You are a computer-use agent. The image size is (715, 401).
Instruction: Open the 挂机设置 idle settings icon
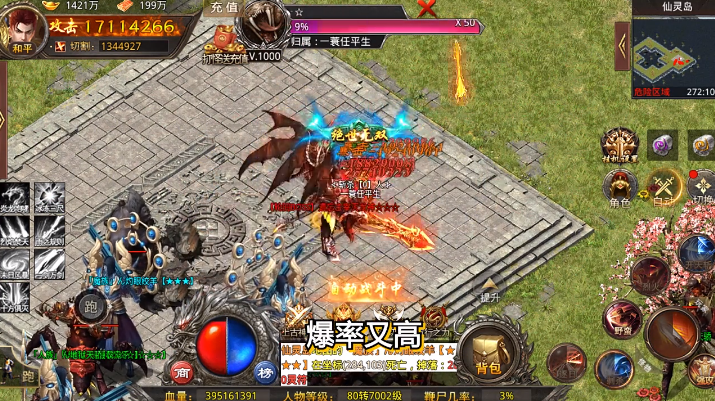(619, 143)
